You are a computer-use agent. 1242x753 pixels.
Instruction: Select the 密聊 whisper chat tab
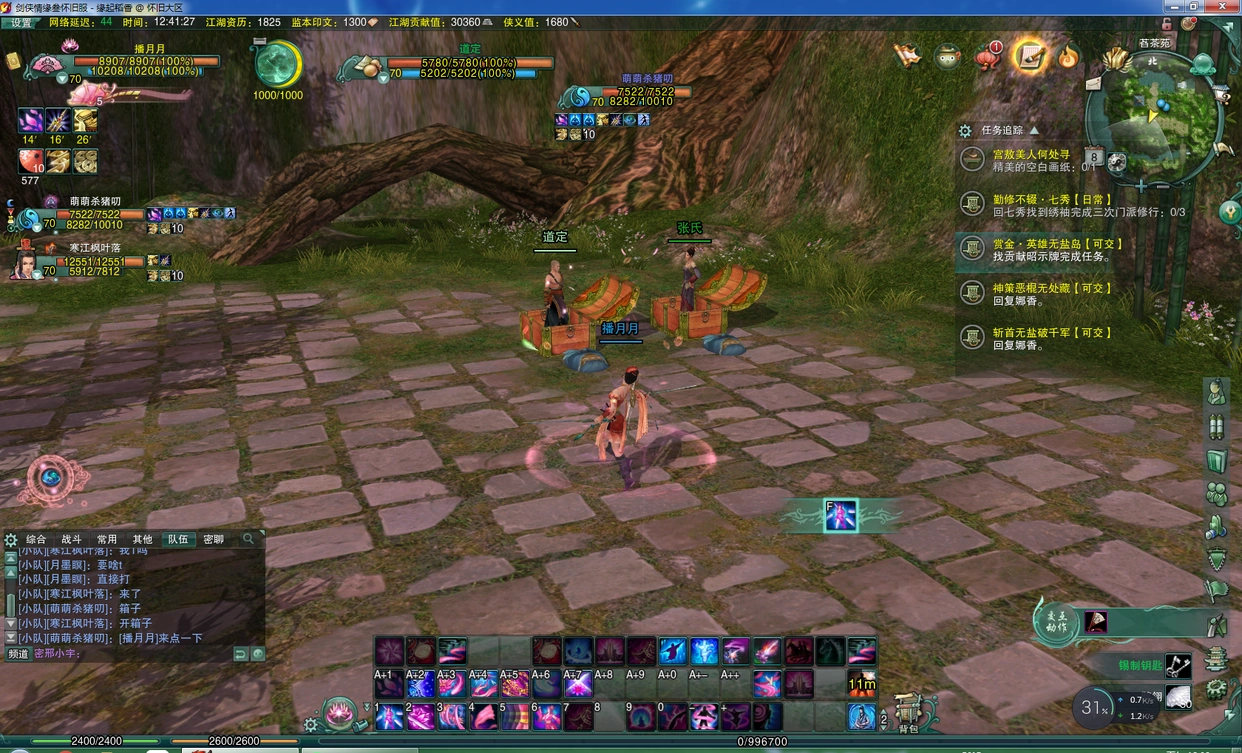(214, 539)
